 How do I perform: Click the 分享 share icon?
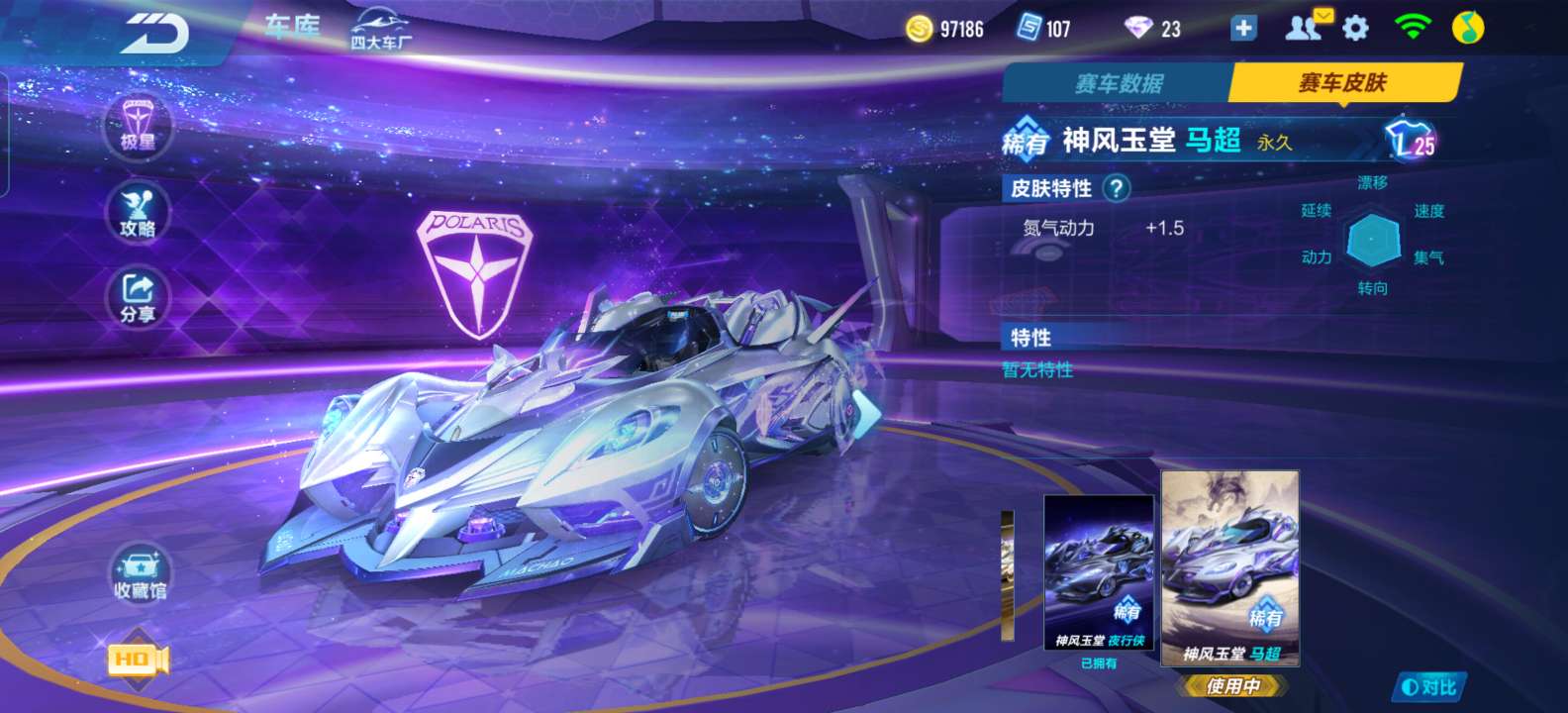coord(137,296)
